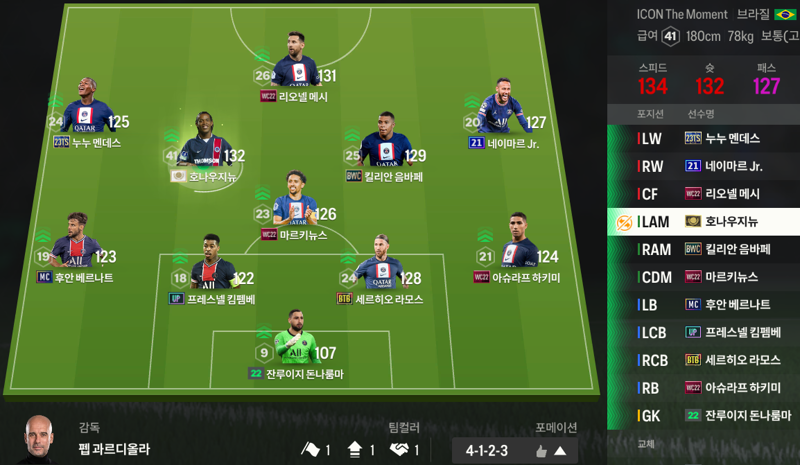Image resolution: width=800 pixels, height=465 pixels.
Task: Pick Nuno Mendes's player card on the field
Action: click(88, 119)
